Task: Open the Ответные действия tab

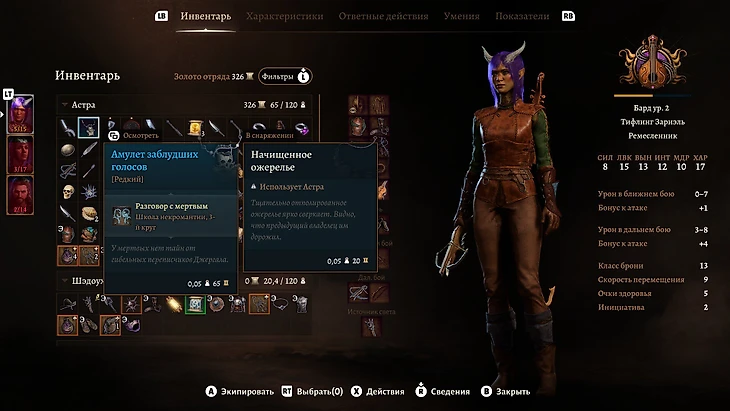Action: (383, 16)
